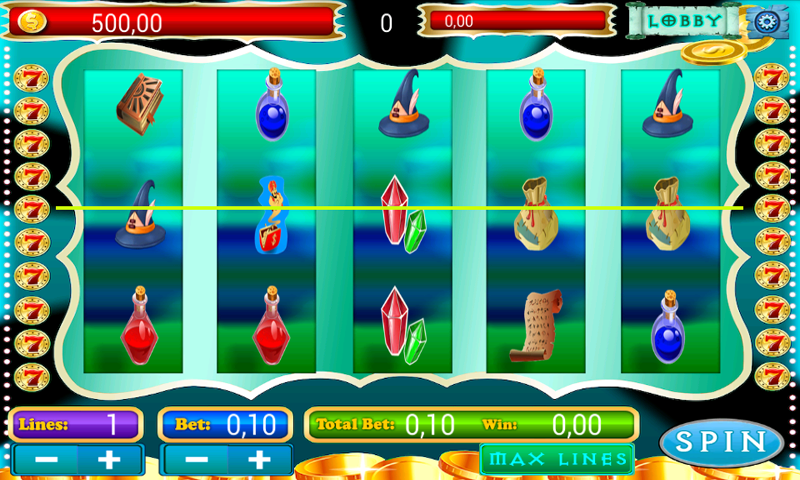Image resolution: width=800 pixels, height=480 pixels.
Task: Return to the Lobby
Action: (685, 20)
